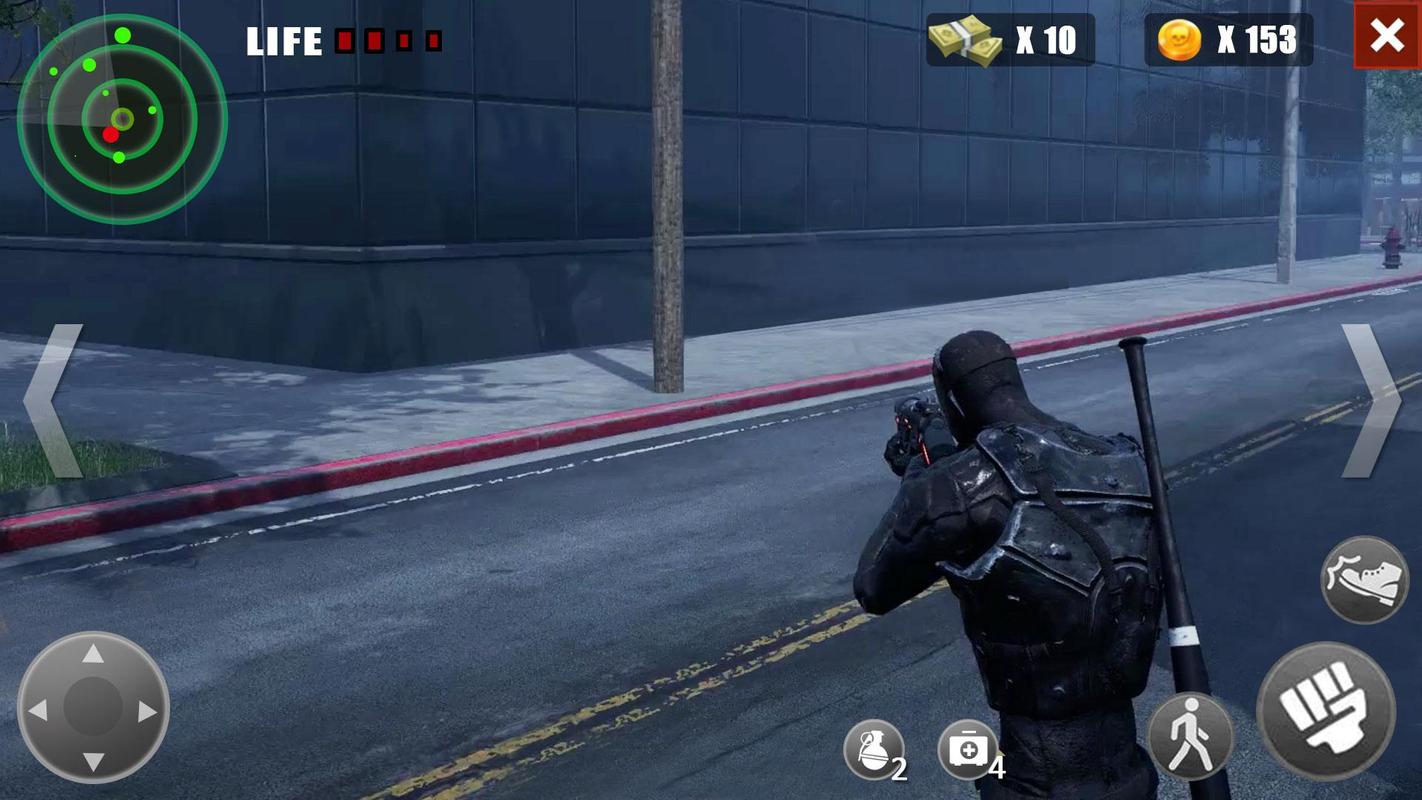Open the skull coin counter
Screen dimensions: 1422x800
tap(1227, 40)
